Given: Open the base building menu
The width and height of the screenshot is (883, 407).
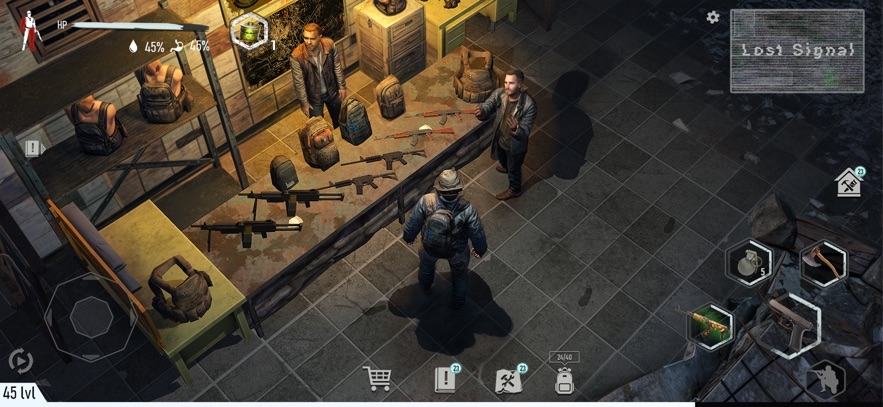Looking at the screenshot, I should pyautogui.click(x=849, y=183).
